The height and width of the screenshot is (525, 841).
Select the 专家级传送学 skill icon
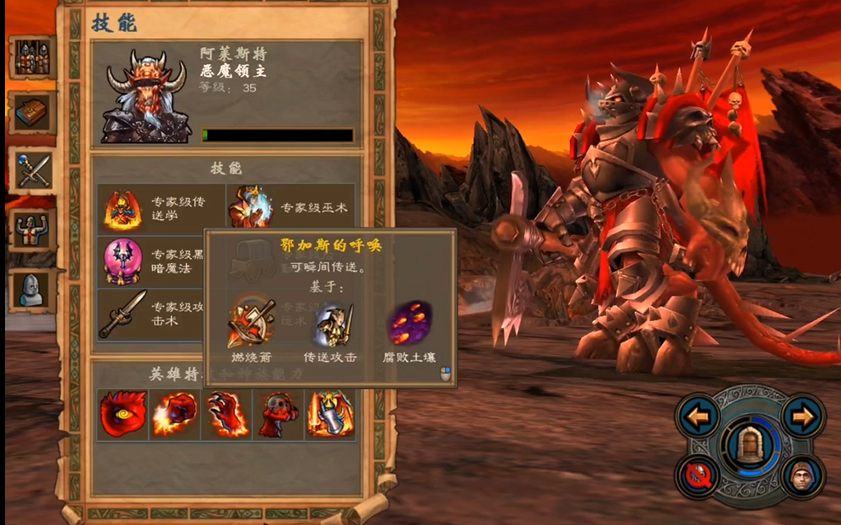(x=122, y=209)
